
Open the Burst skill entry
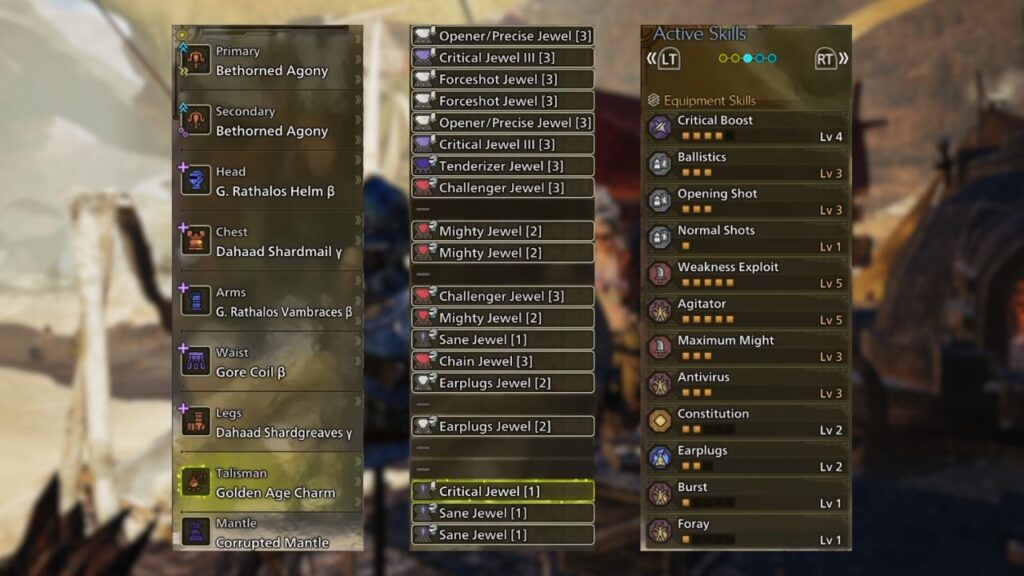coord(746,494)
